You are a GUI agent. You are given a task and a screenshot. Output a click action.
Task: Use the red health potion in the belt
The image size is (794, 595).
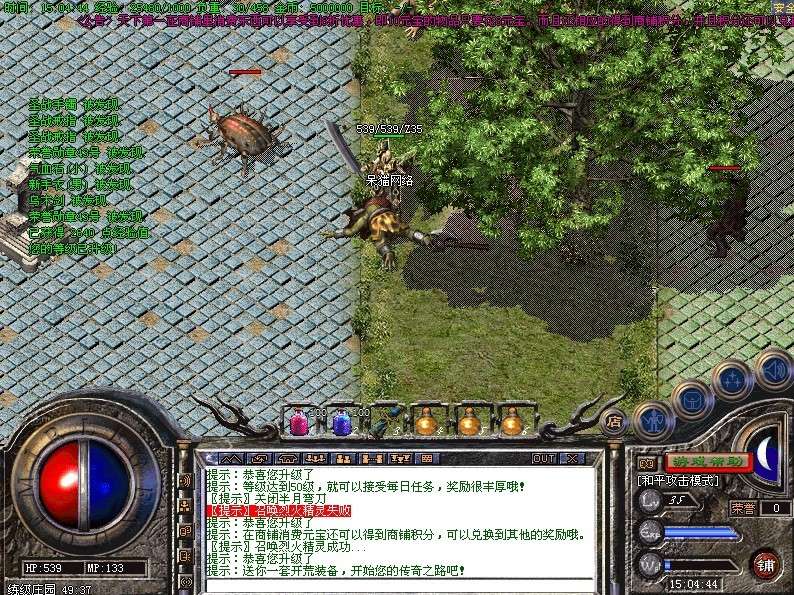coord(299,422)
